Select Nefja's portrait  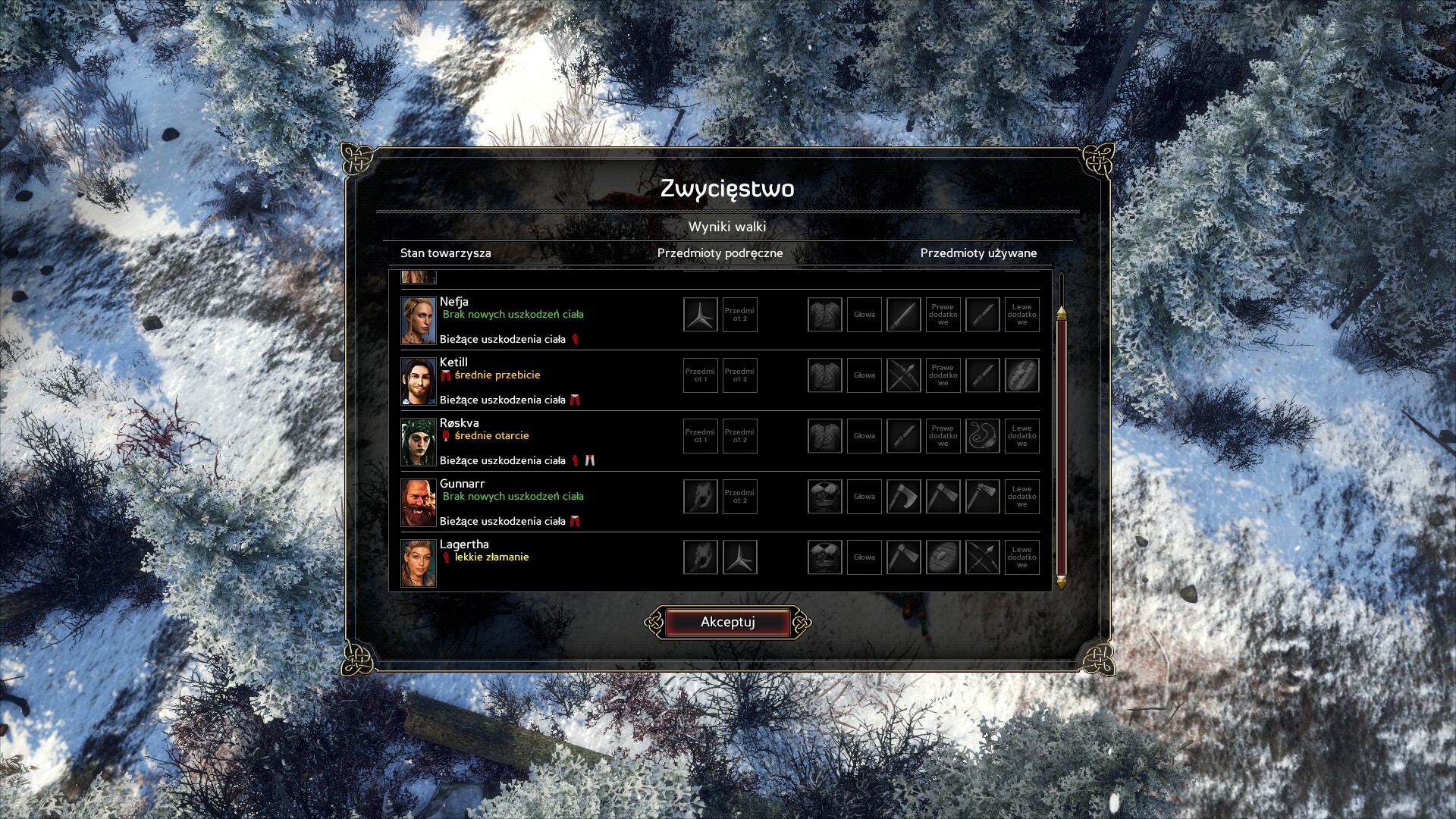click(x=418, y=320)
